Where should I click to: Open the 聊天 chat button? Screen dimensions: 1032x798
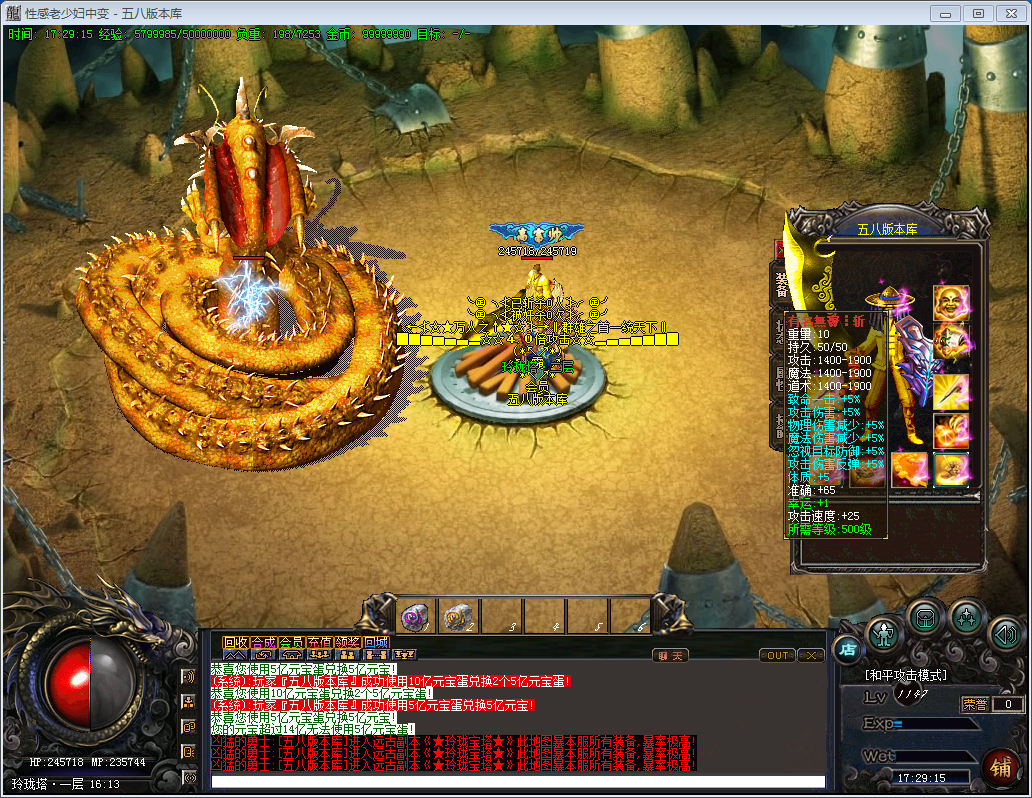[671, 656]
